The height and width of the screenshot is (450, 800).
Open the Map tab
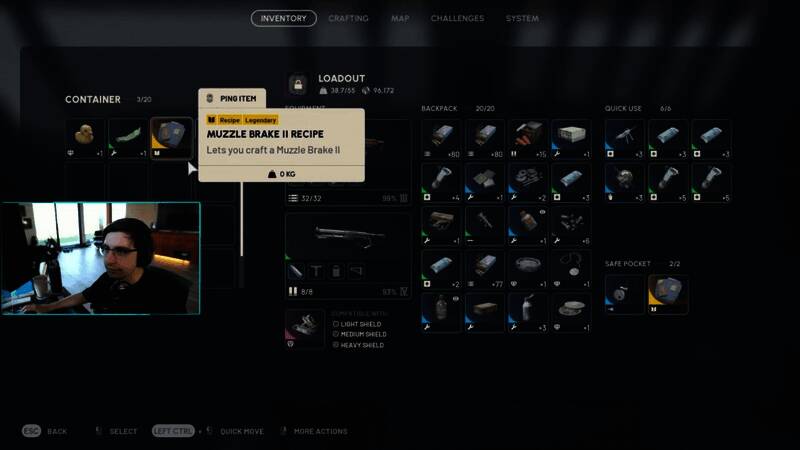coord(400,18)
